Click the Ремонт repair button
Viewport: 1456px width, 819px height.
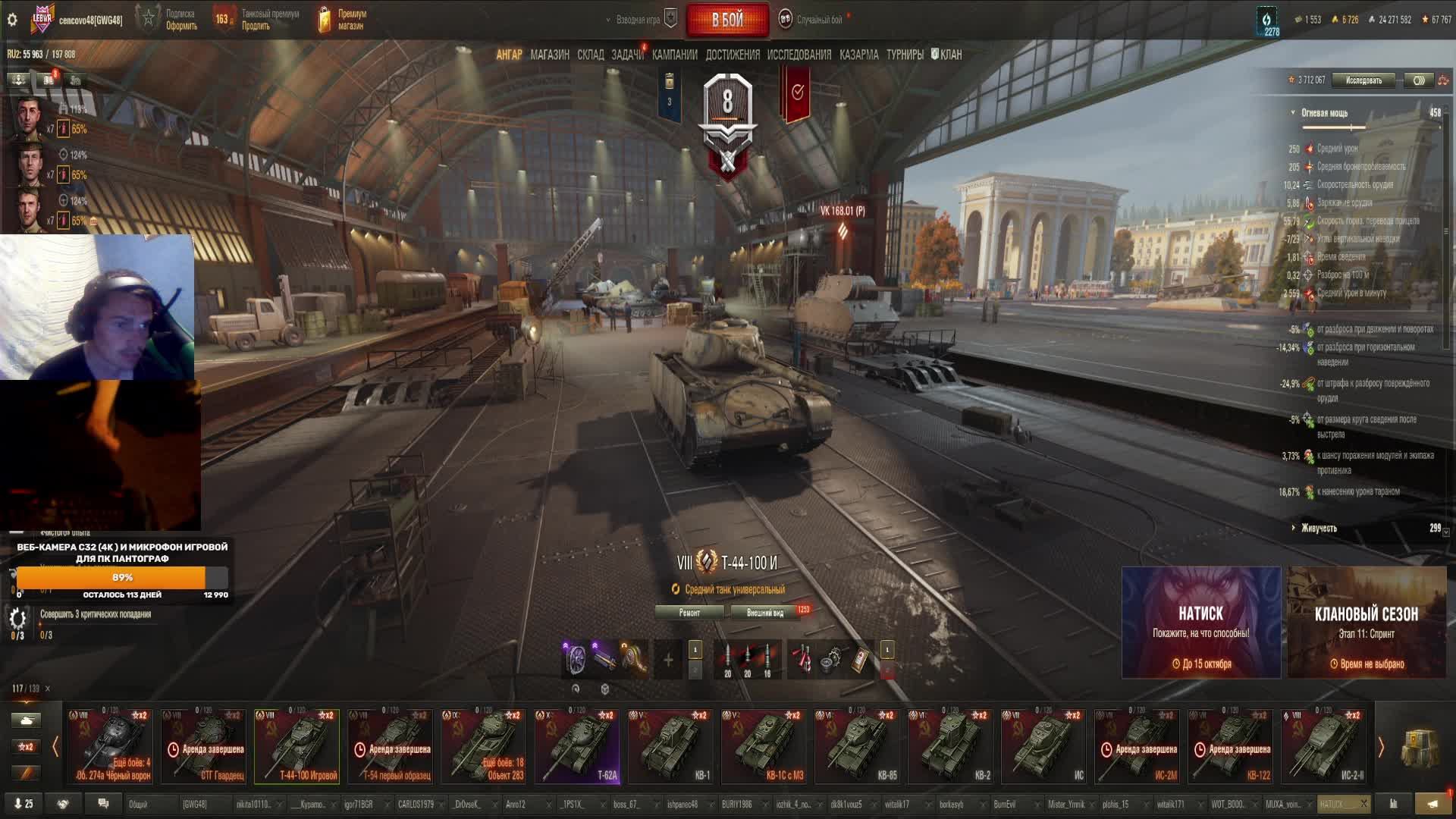pos(689,613)
